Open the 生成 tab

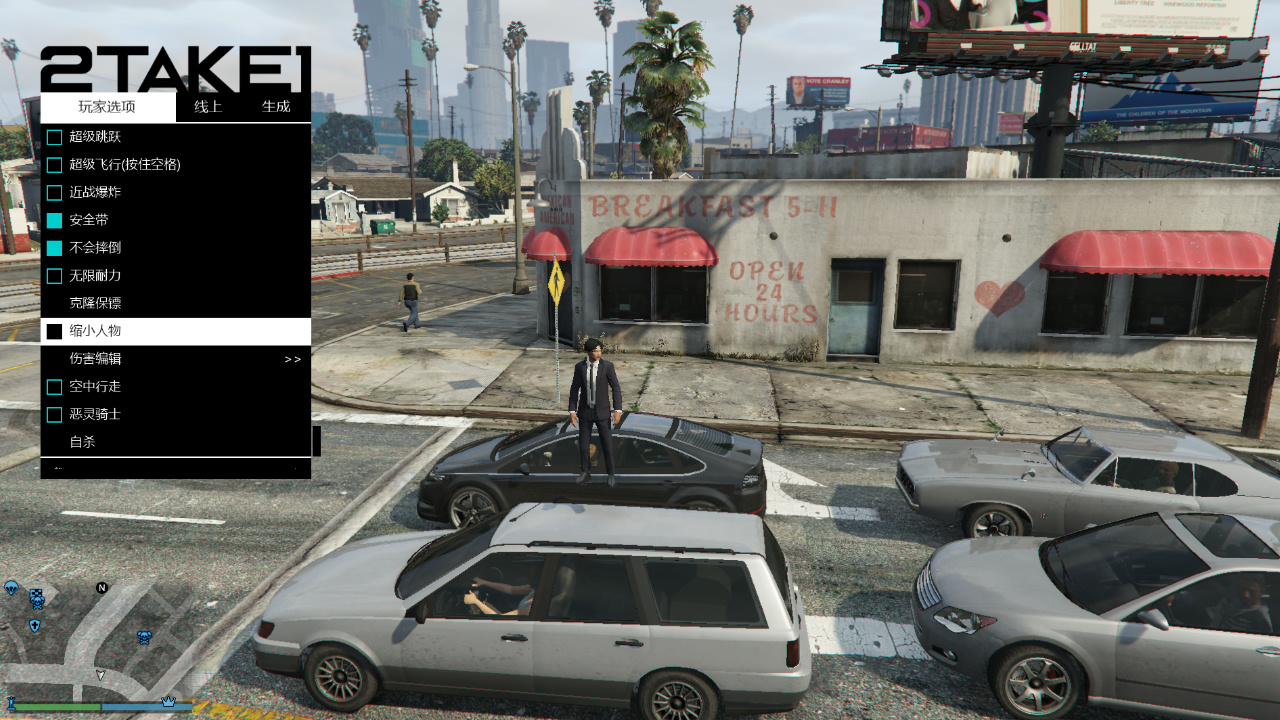tap(277, 106)
